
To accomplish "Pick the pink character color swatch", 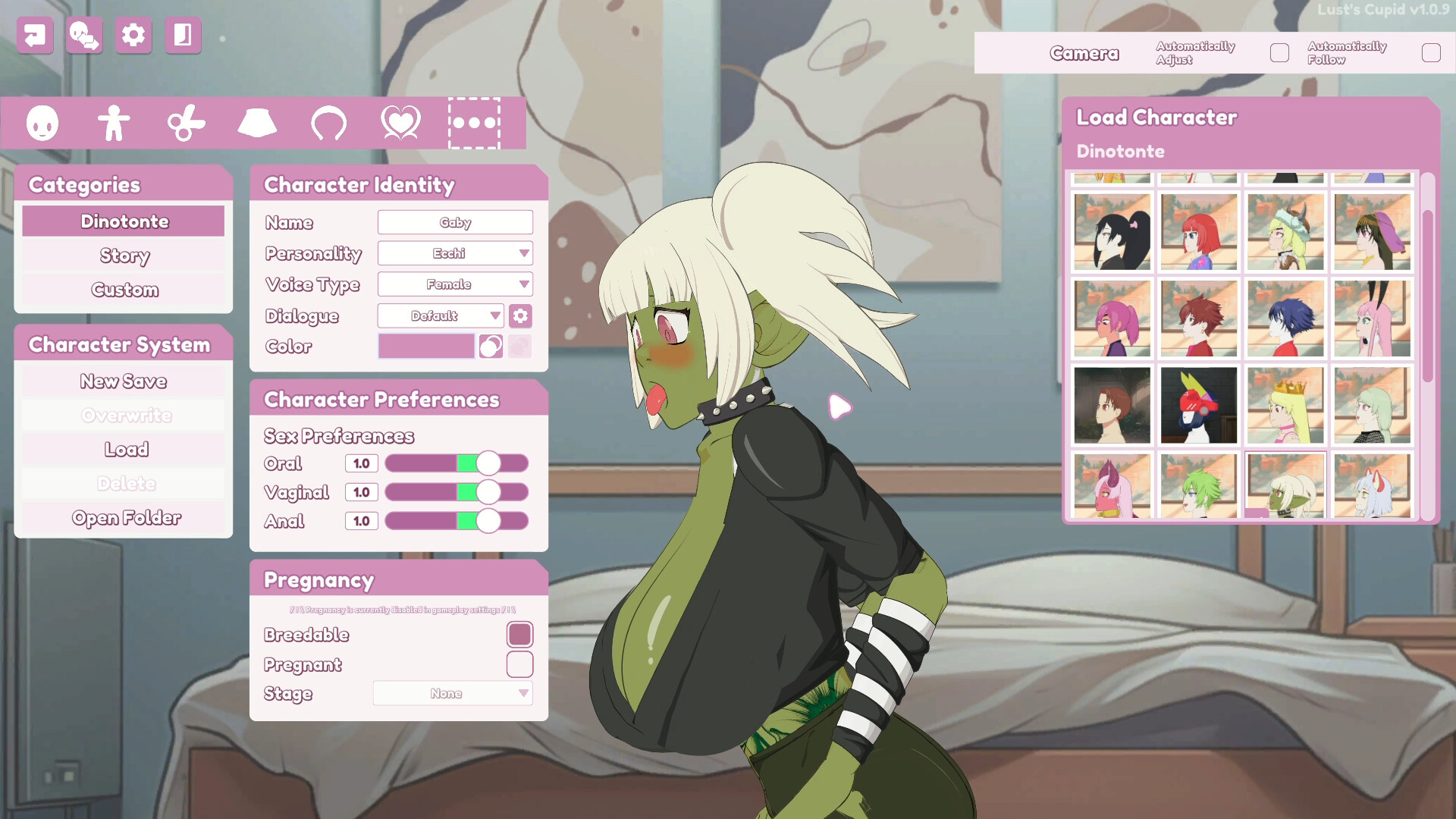I will point(426,347).
